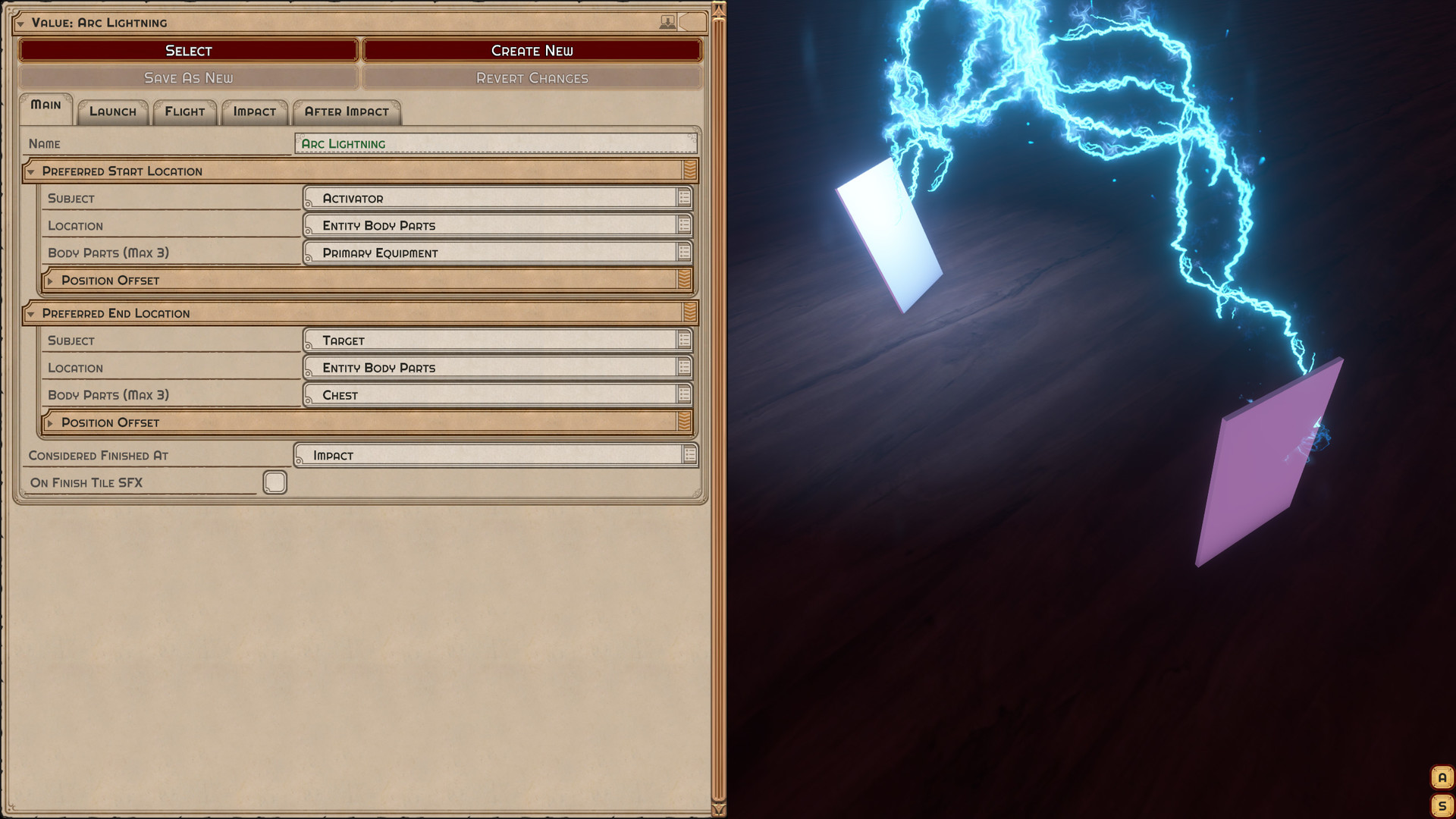Collapse the Preferred Start Location section
Viewport: 1456px width, 819px height.
pos(30,171)
